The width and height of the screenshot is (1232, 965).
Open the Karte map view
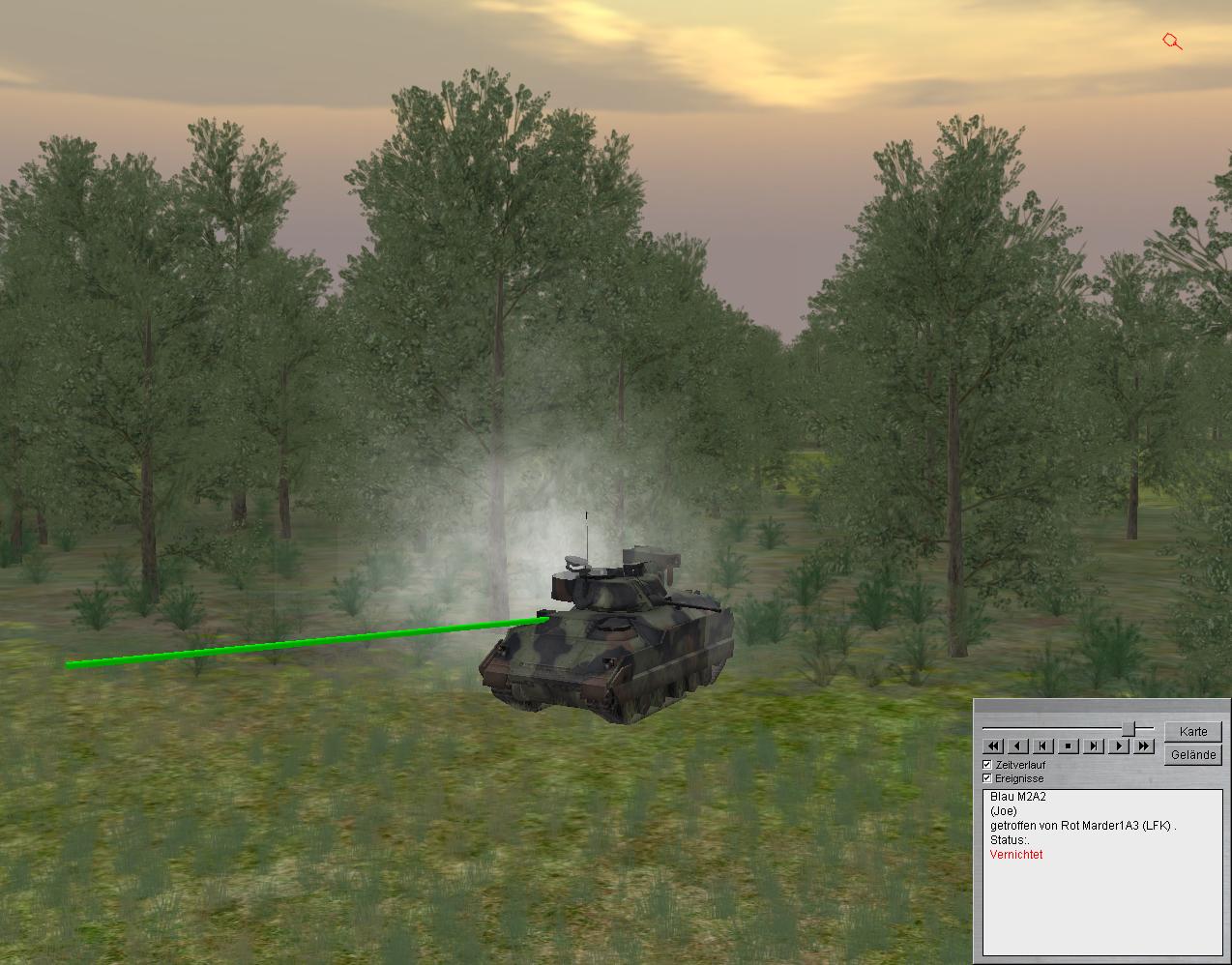pyautogui.click(x=1192, y=731)
